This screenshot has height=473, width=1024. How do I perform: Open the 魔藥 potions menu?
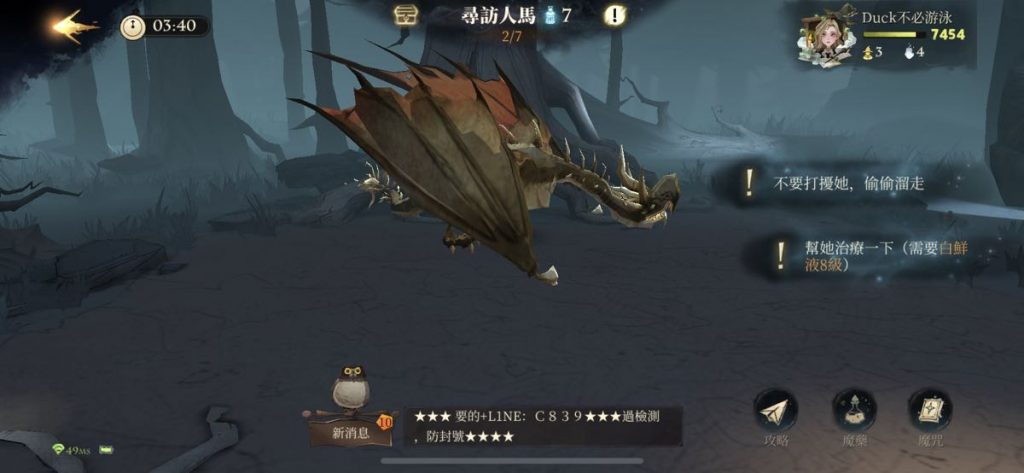(853, 412)
